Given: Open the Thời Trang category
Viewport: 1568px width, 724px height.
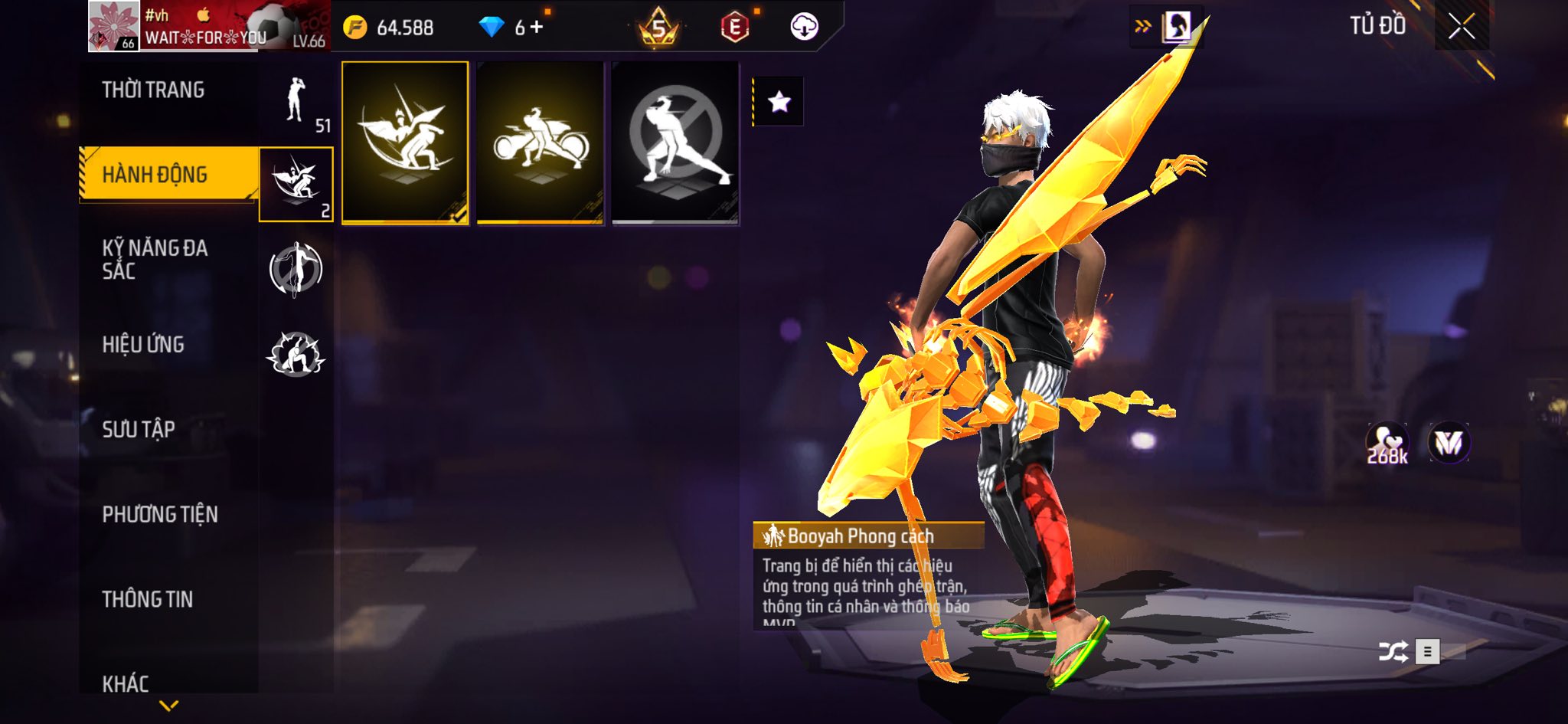Looking at the screenshot, I should coord(153,90).
